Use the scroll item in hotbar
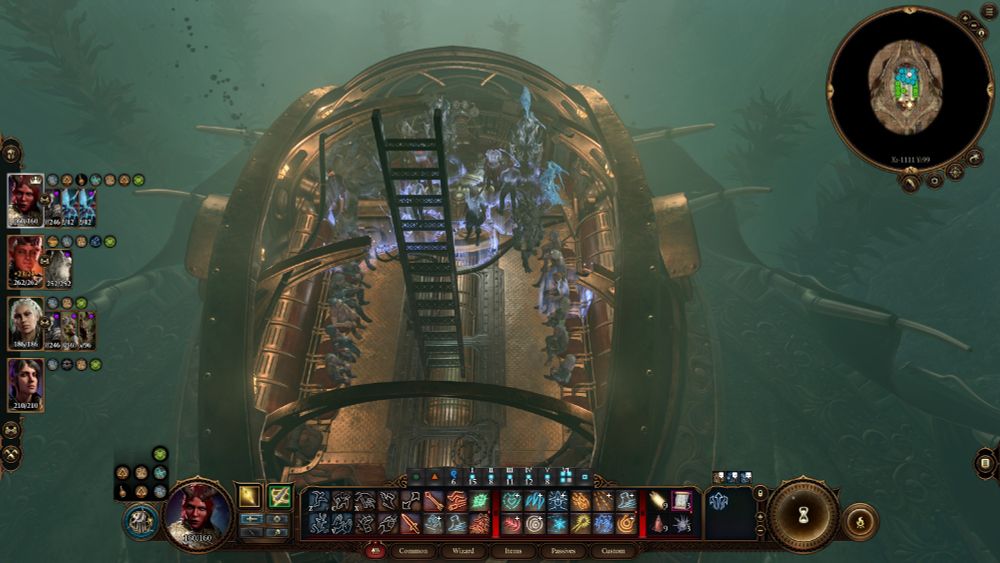The image size is (1000, 563). (682, 500)
